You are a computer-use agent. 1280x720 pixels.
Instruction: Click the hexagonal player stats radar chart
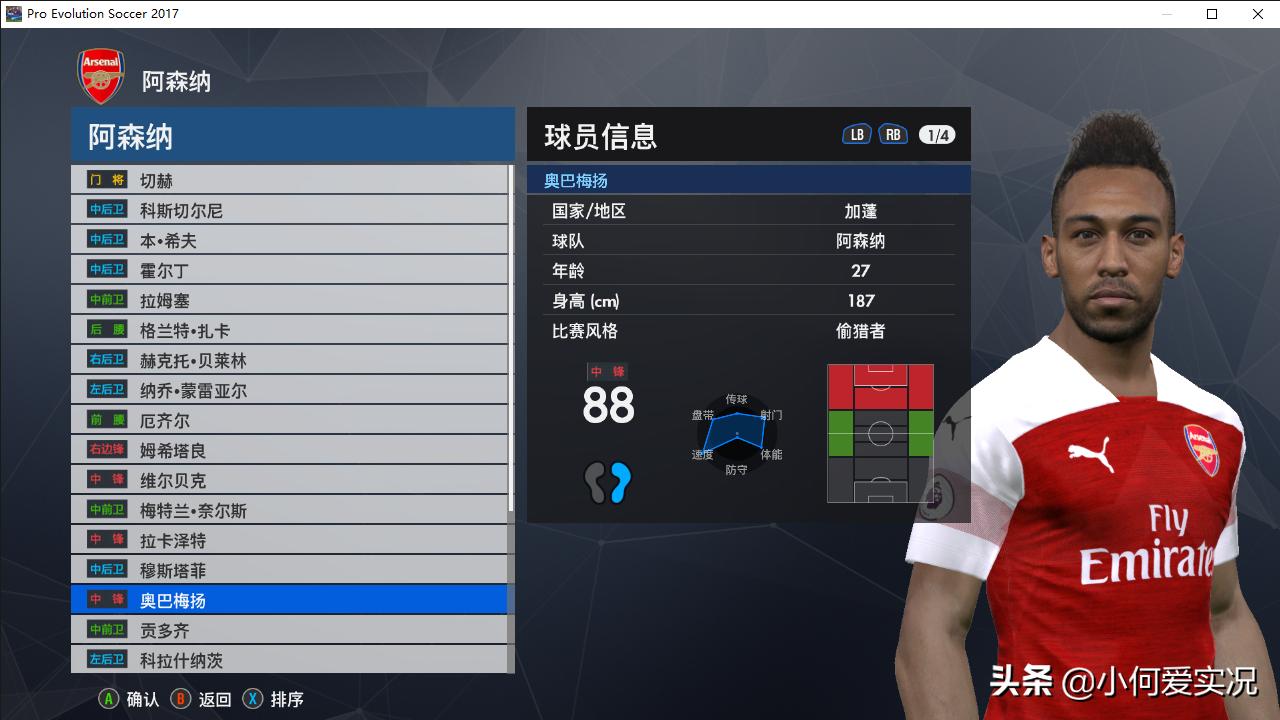pyautogui.click(x=735, y=430)
